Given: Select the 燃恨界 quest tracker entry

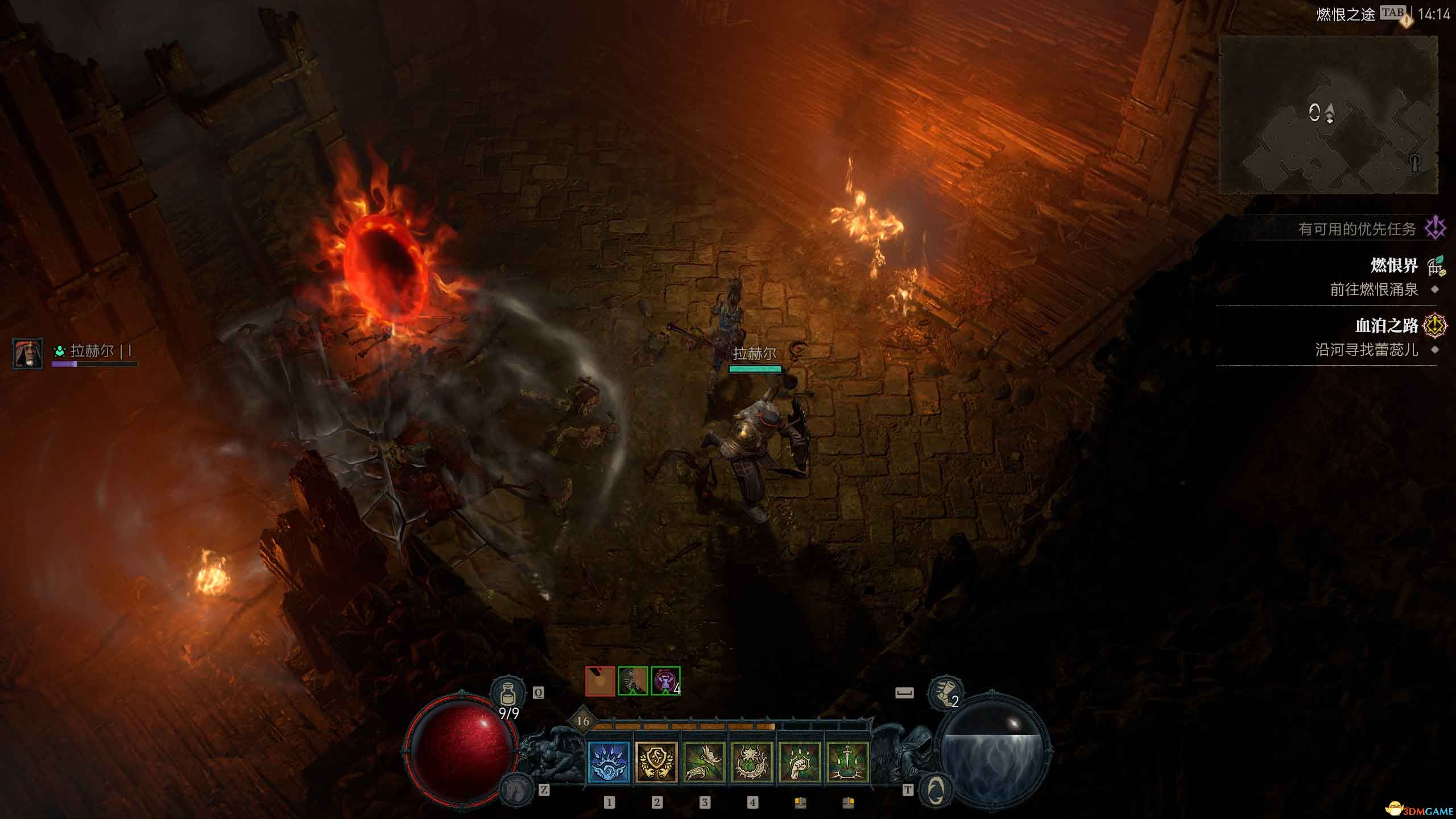Looking at the screenshot, I should [1394, 266].
